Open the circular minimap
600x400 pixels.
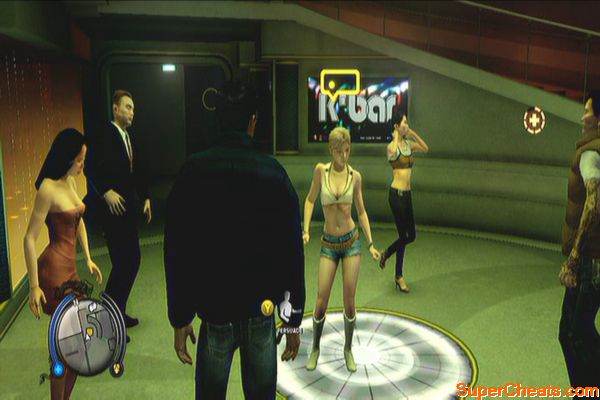tap(88, 334)
